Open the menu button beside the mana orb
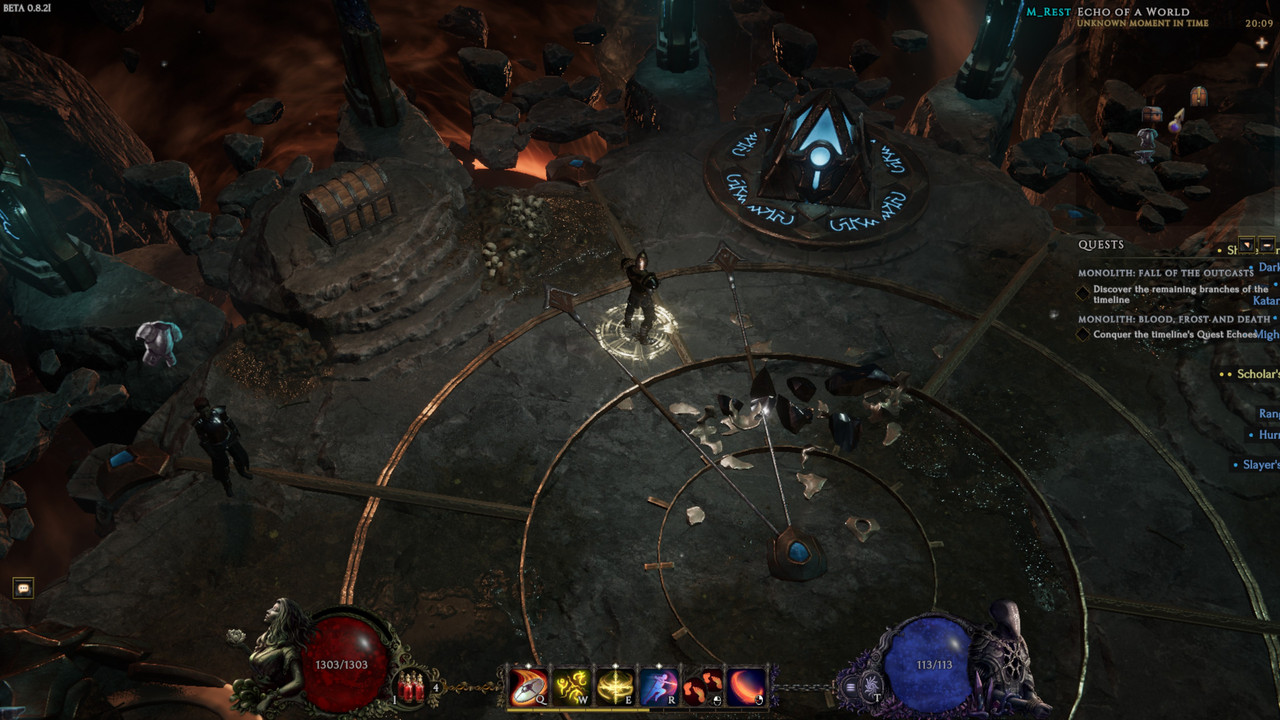 tap(851, 687)
